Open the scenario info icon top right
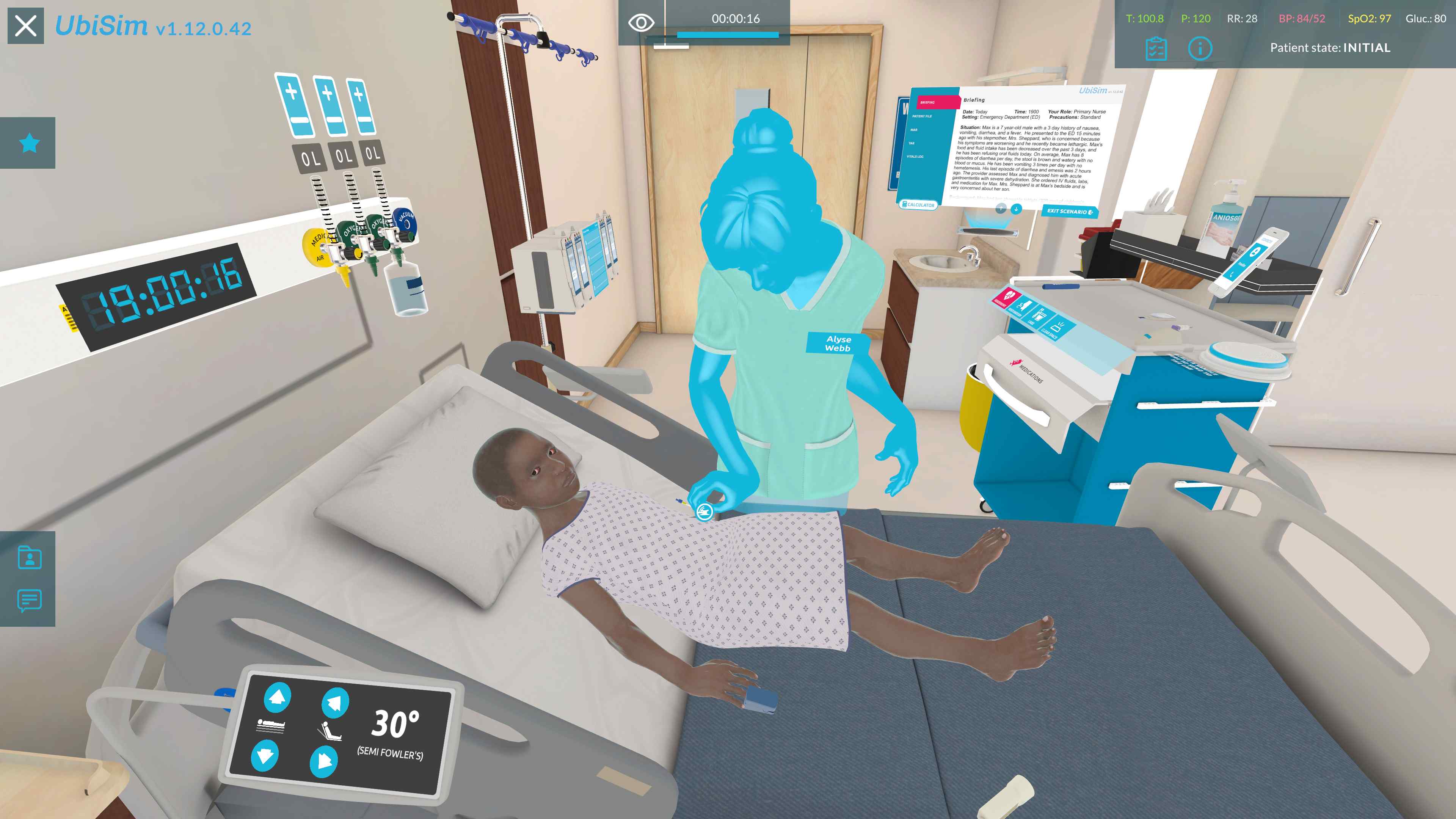The height and width of the screenshot is (819, 1456). [x=1200, y=49]
